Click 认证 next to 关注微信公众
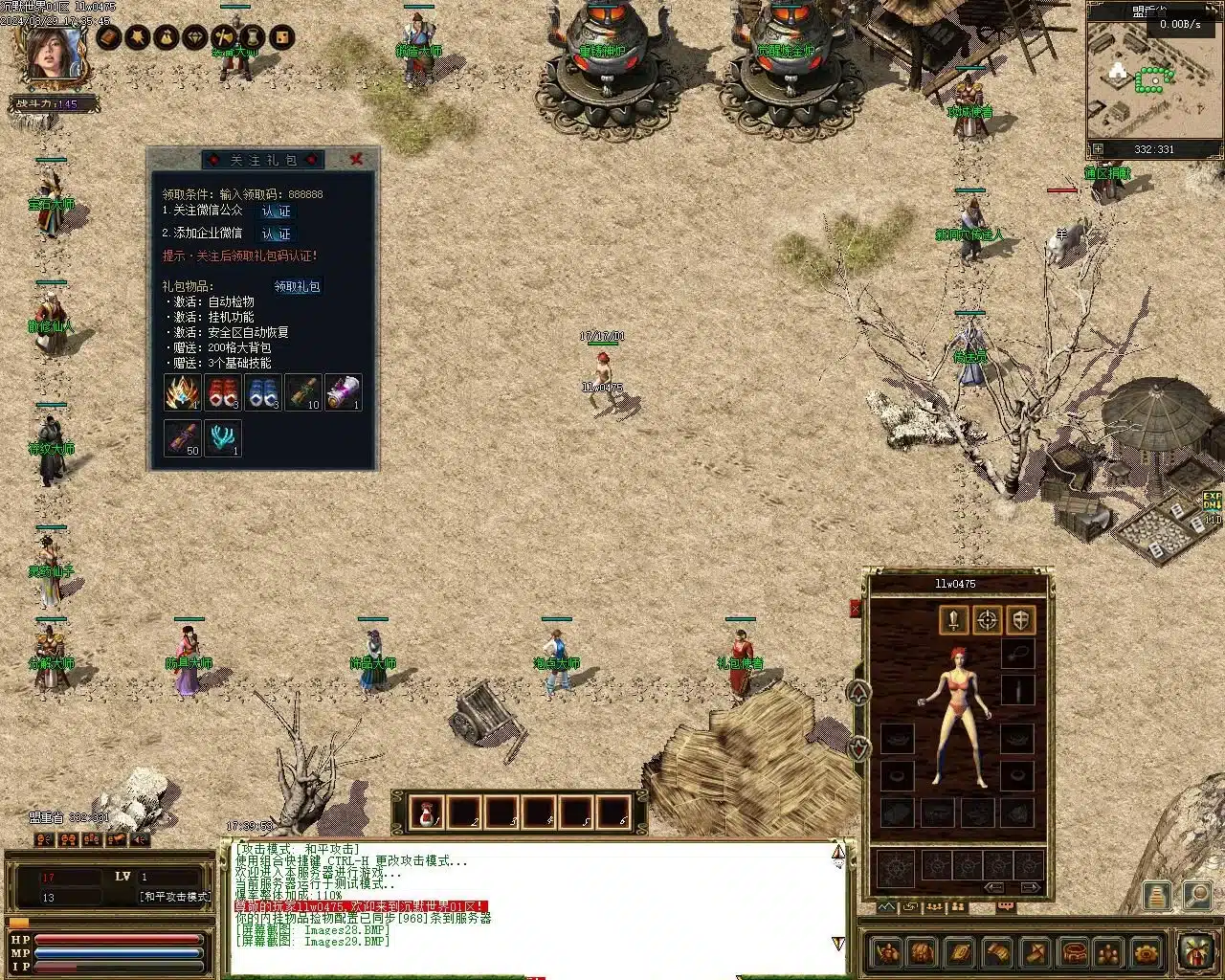The width and height of the screenshot is (1225, 980). (x=276, y=212)
